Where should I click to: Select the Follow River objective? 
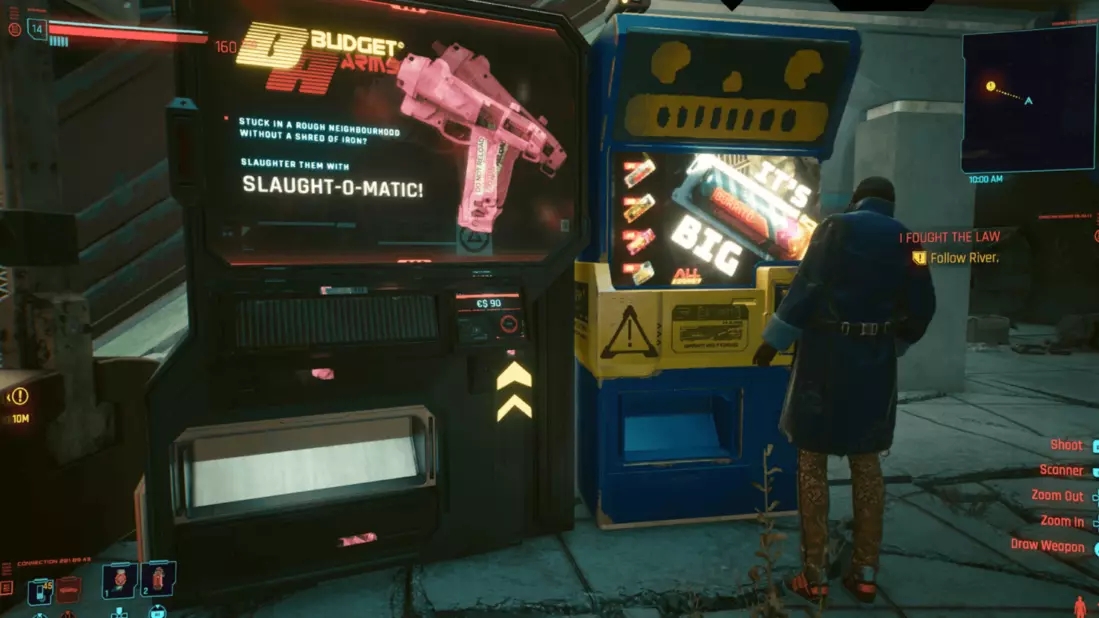964,258
